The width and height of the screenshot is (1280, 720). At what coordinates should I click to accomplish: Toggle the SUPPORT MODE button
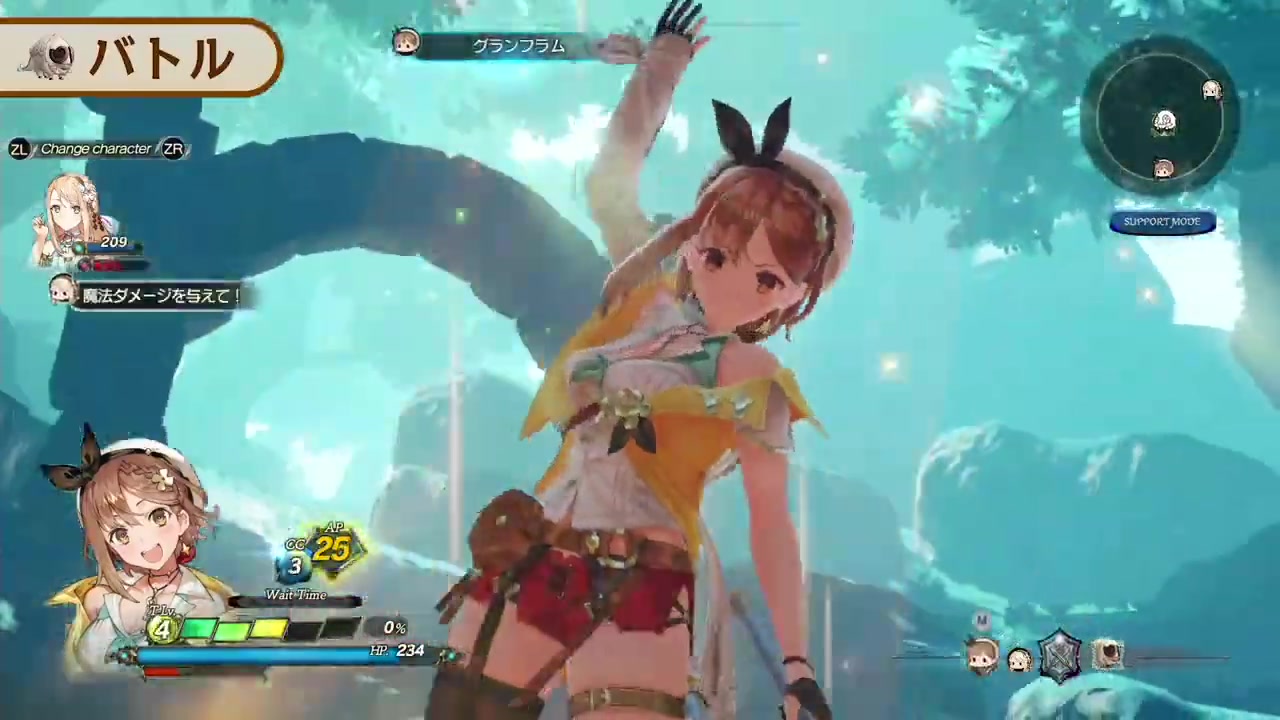pyautogui.click(x=1162, y=222)
